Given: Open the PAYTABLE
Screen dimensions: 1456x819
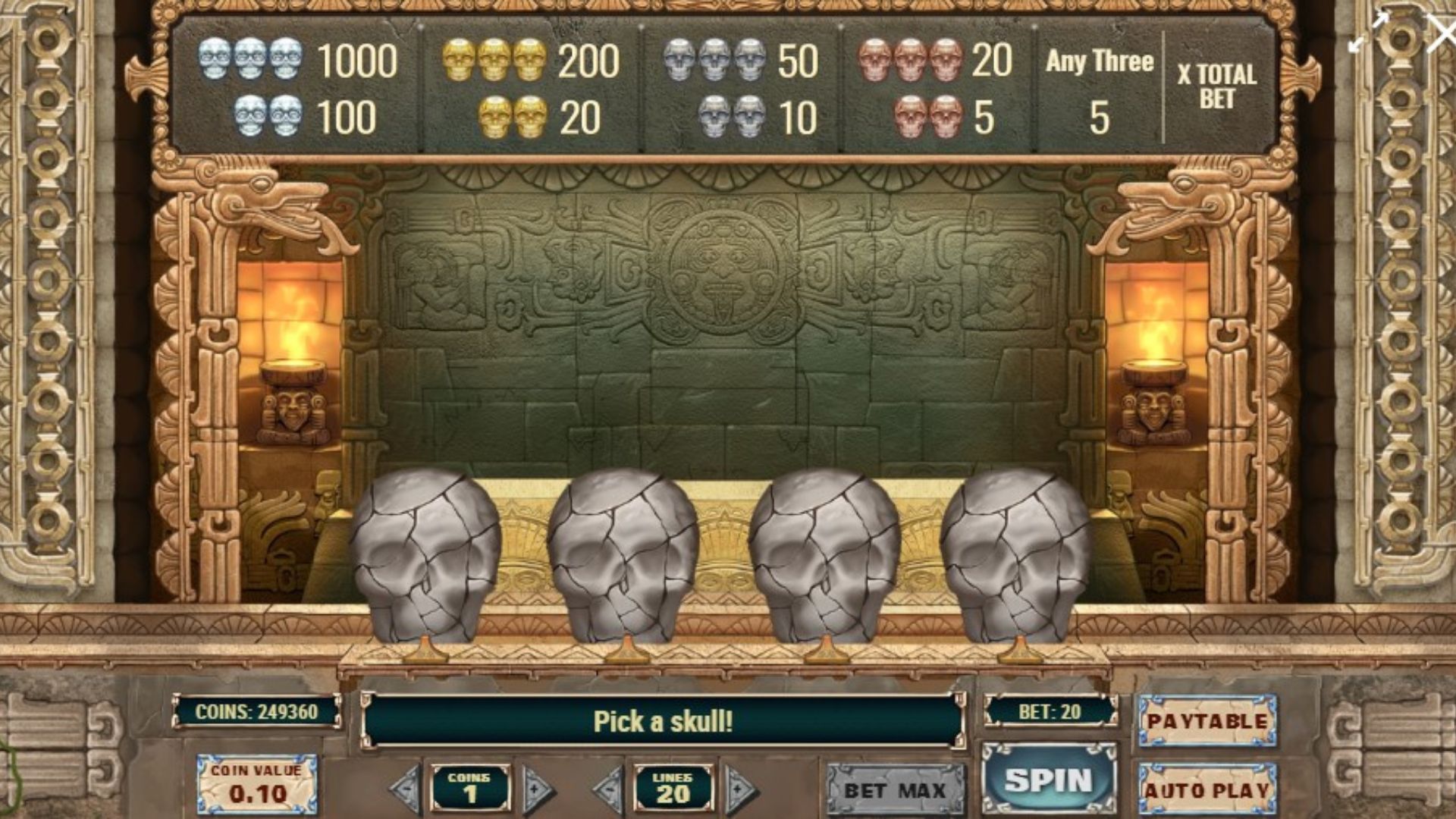Looking at the screenshot, I should click(1207, 720).
